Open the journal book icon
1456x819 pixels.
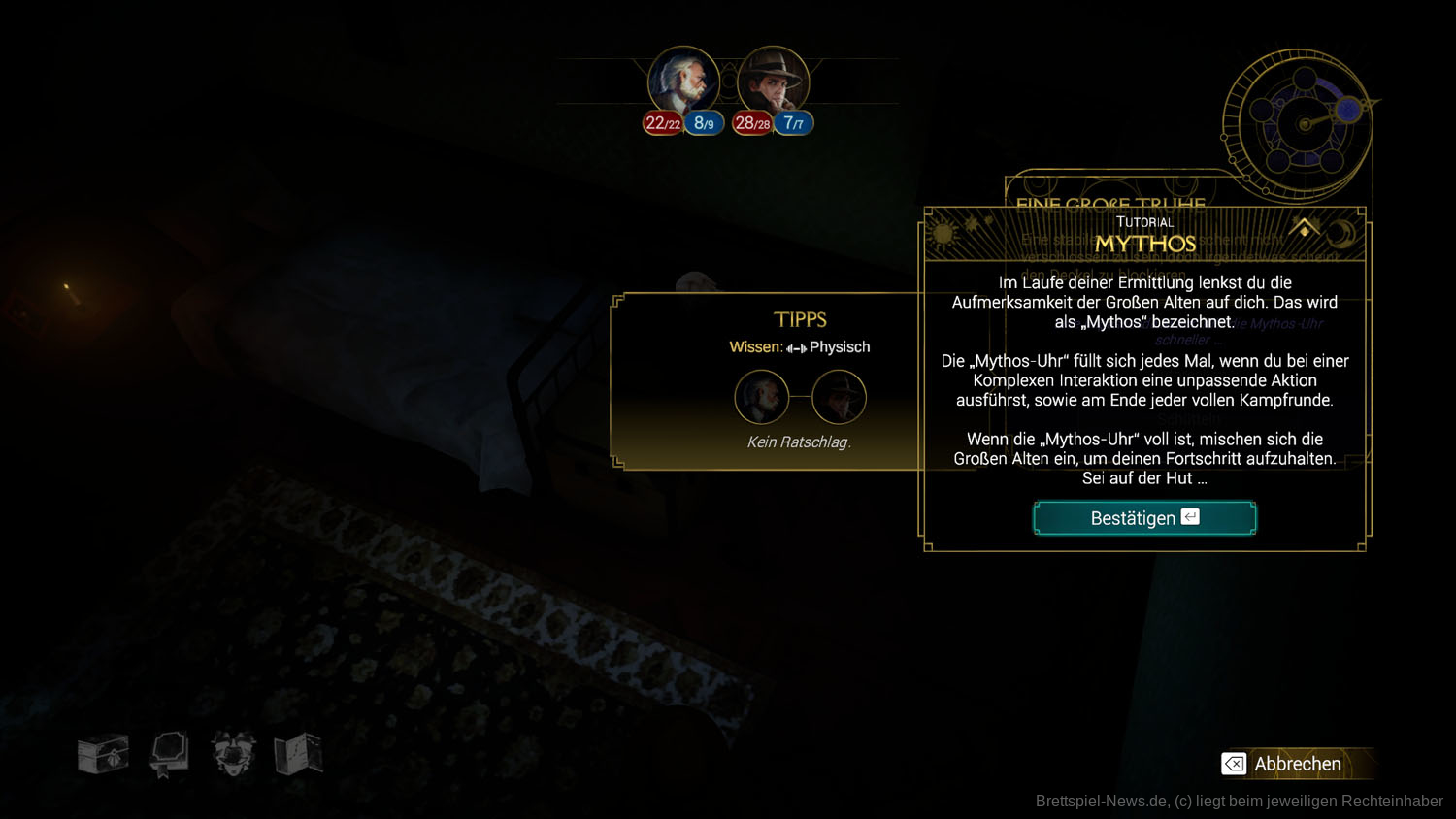[x=169, y=755]
